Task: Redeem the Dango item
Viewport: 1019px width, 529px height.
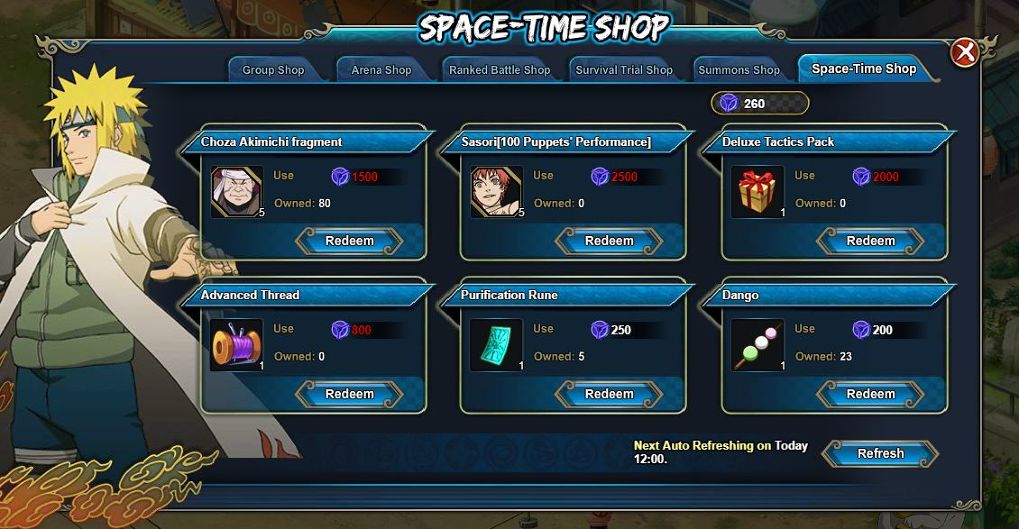Action: coord(870,394)
